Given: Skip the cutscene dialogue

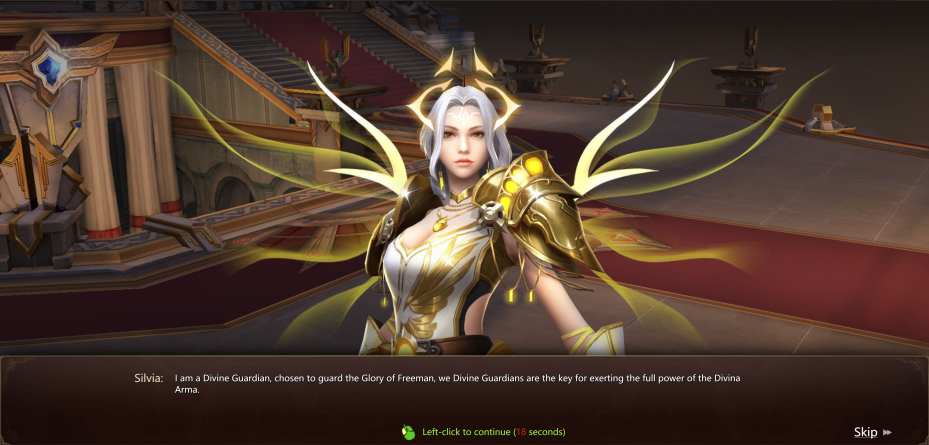Looking at the screenshot, I should click(x=871, y=432).
